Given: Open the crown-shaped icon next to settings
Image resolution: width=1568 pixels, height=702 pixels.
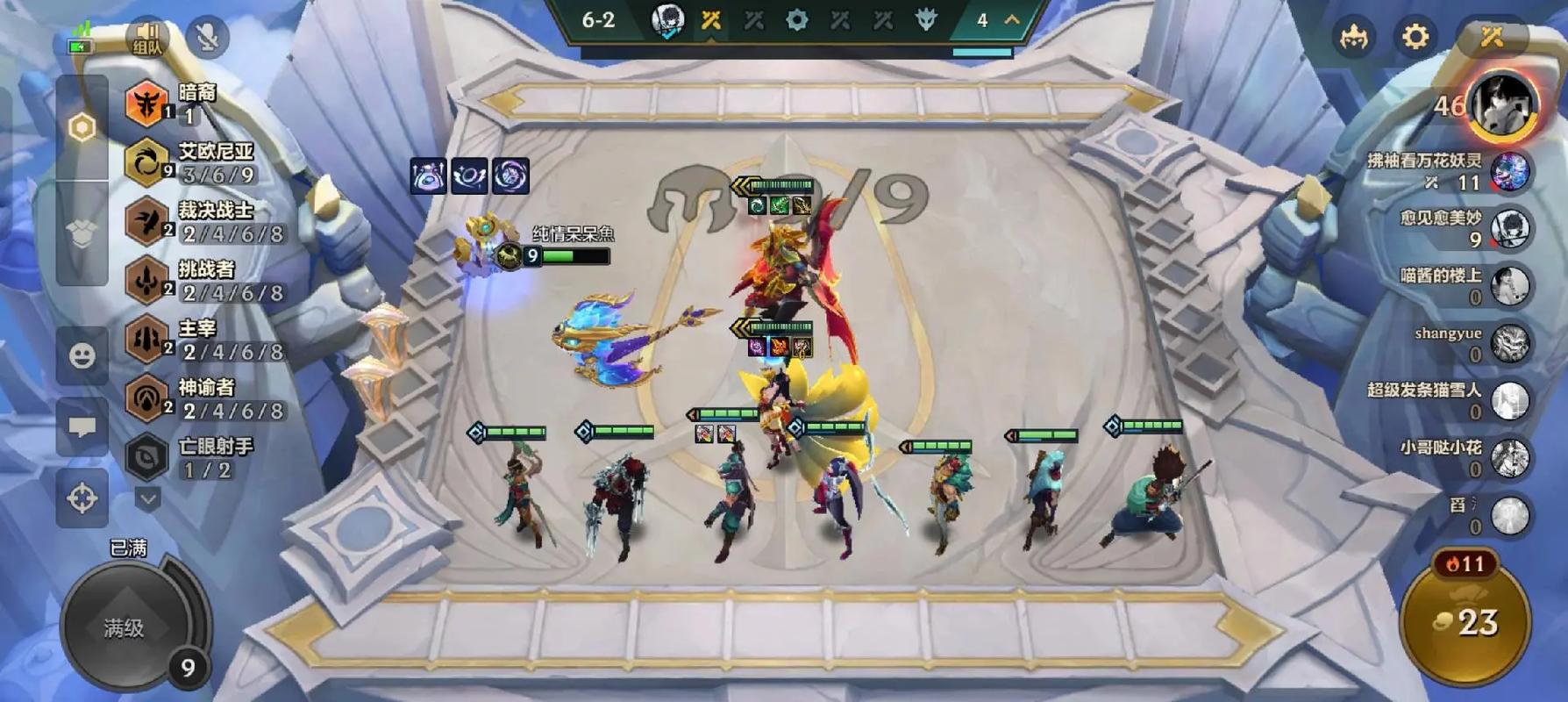Looking at the screenshot, I should (1354, 37).
